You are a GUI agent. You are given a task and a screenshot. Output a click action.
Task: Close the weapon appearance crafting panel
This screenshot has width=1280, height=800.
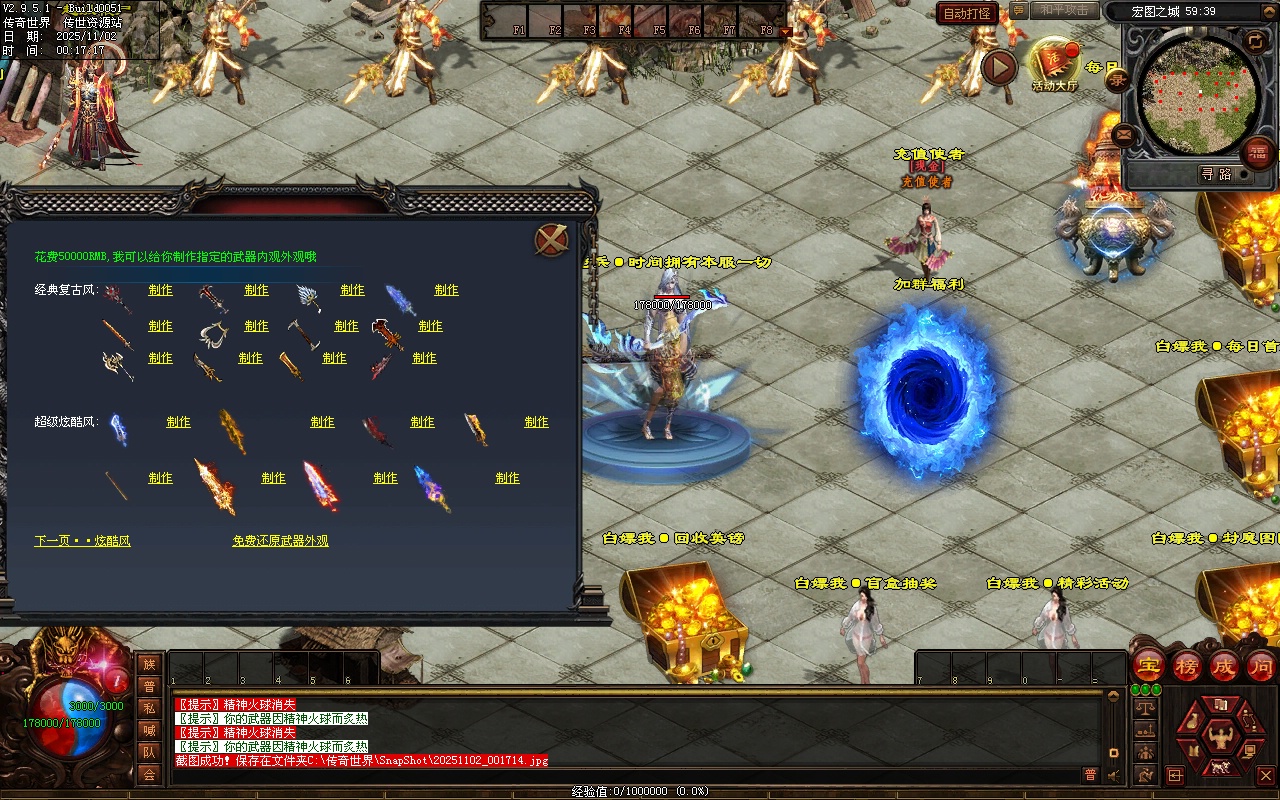[551, 240]
